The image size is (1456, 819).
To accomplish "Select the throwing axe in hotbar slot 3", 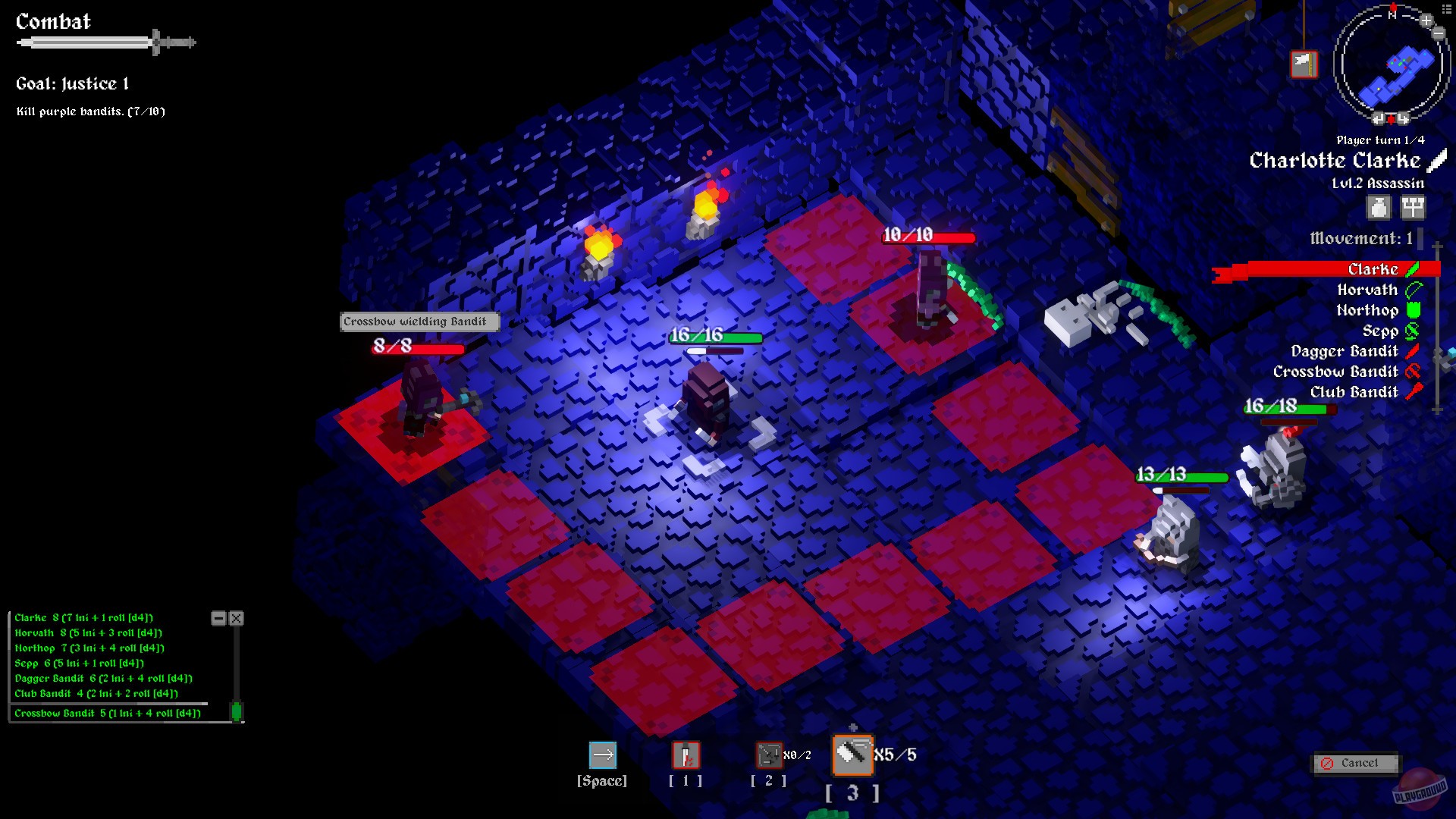I will [x=852, y=755].
